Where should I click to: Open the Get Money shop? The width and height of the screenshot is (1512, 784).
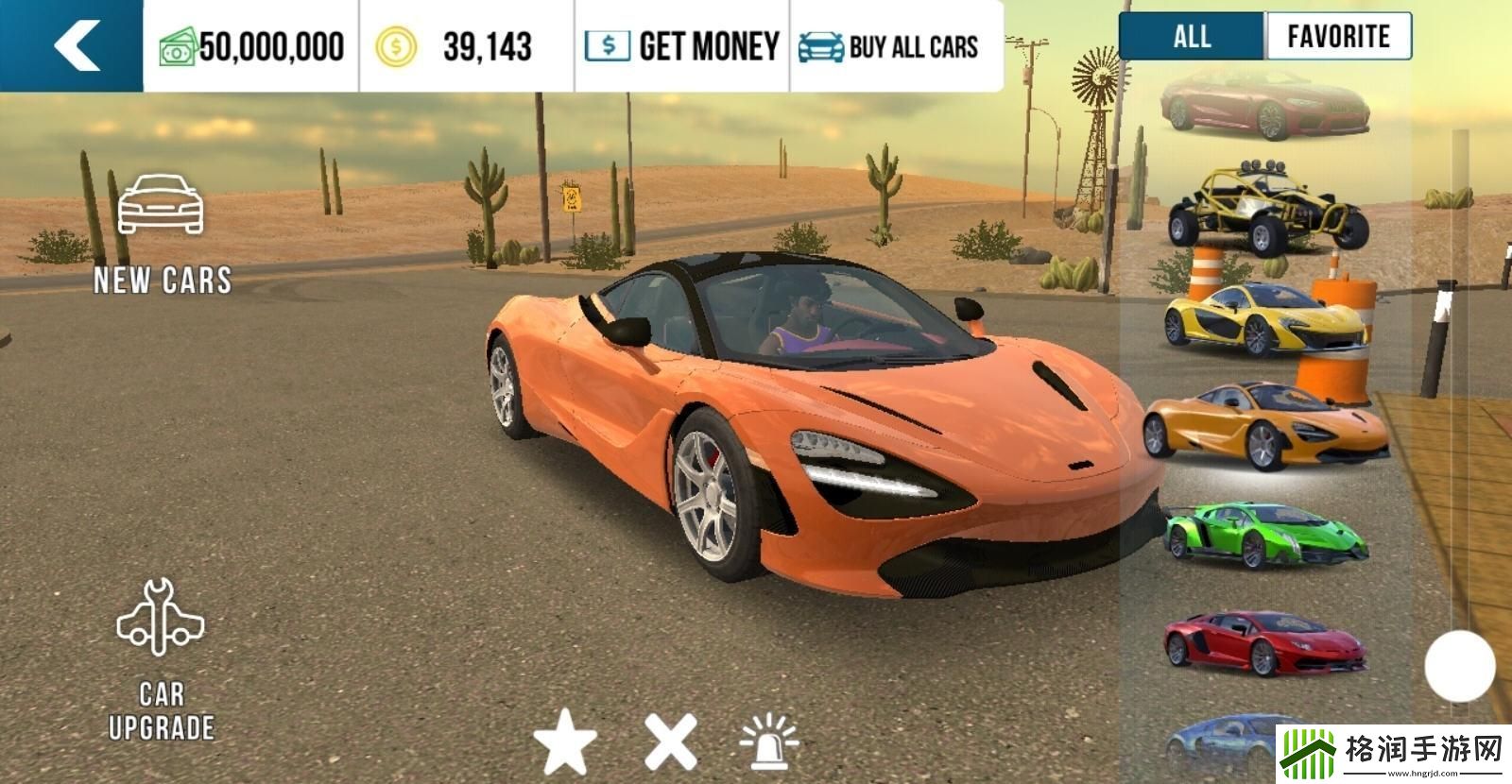[x=681, y=46]
